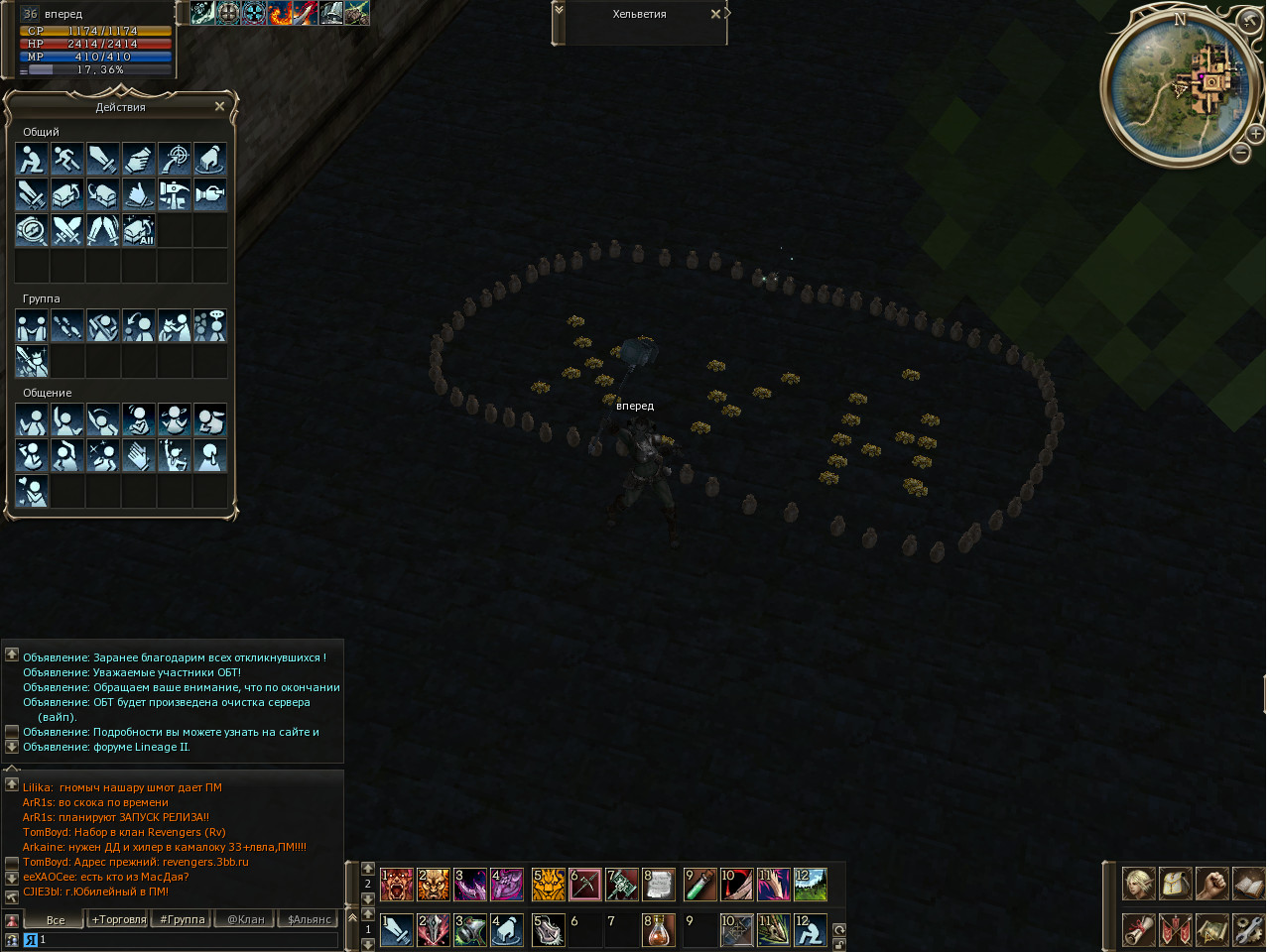
Task: Zoom in on the minimap
Action: tap(1255, 133)
